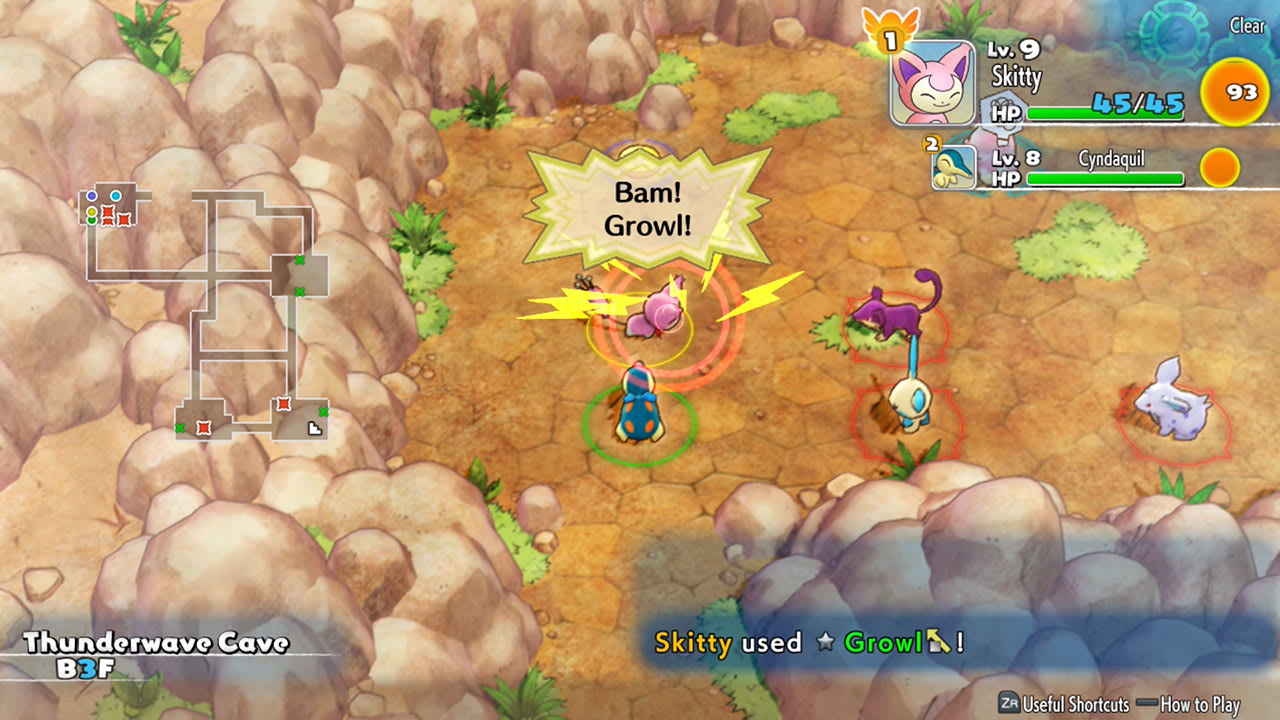The image size is (1280, 720).
Task: Toggle the stairs marker on the minimap
Action: [316, 430]
